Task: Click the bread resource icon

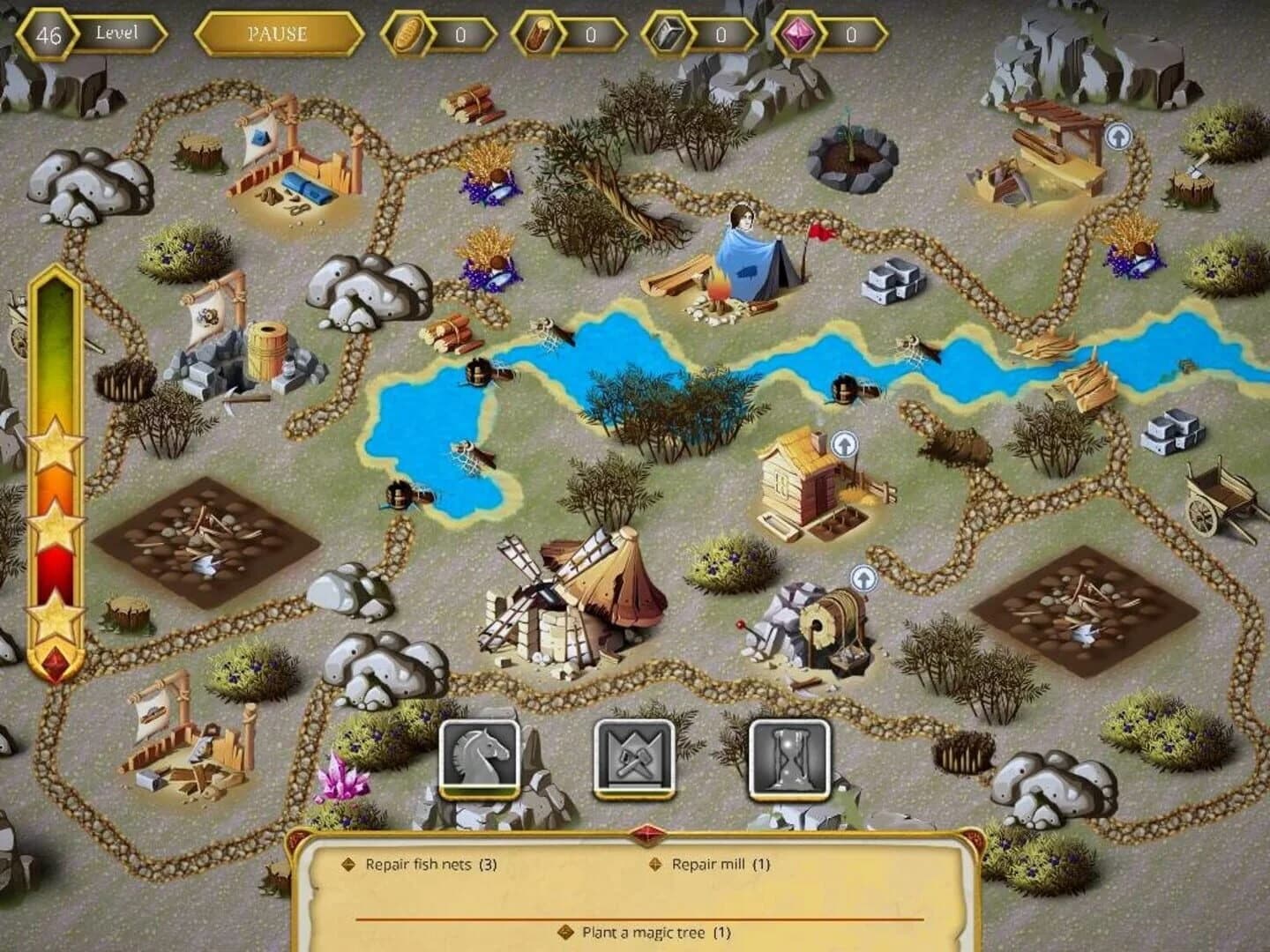Action: [409, 35]
